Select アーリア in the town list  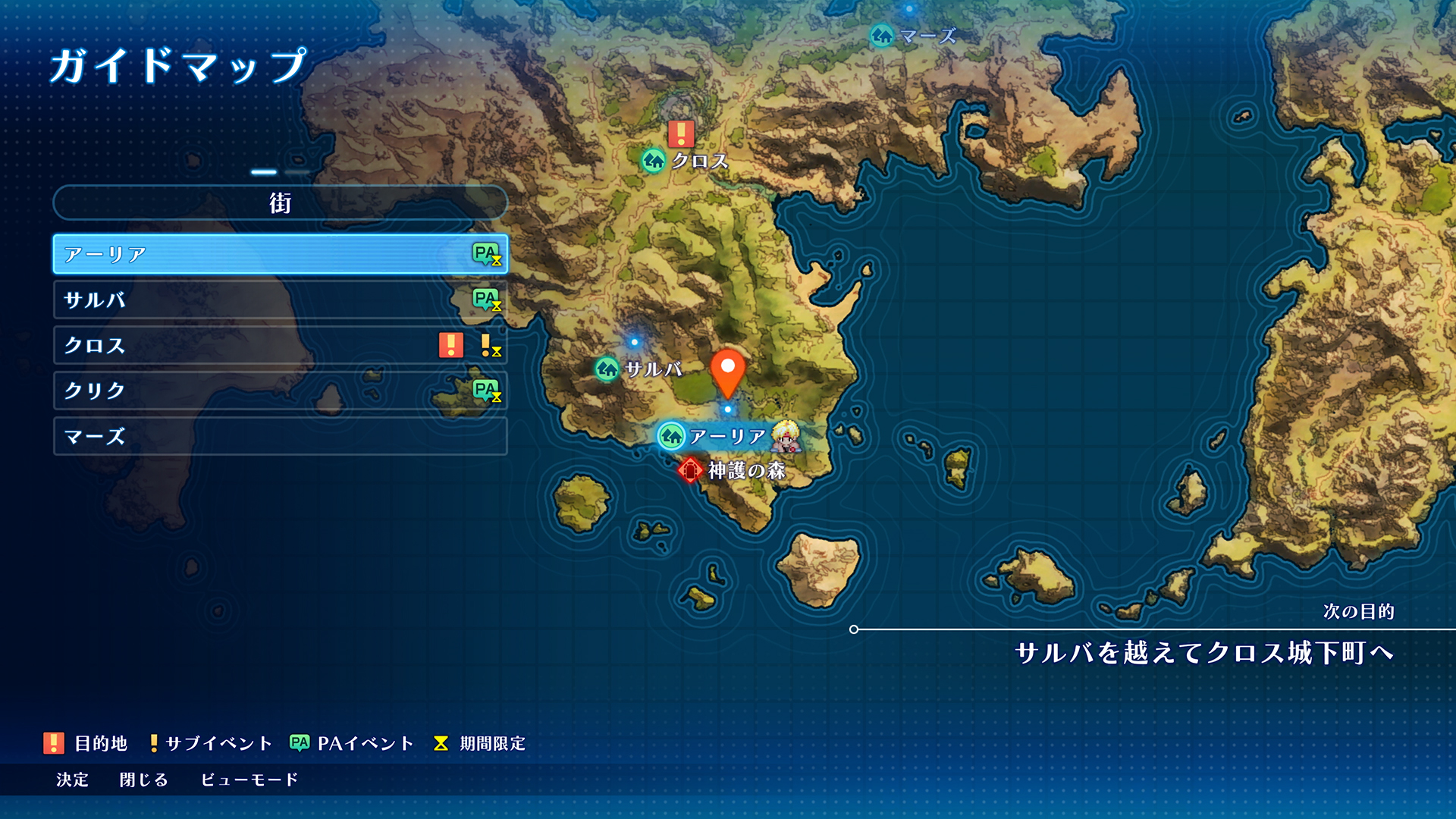[x=280, y=254]
